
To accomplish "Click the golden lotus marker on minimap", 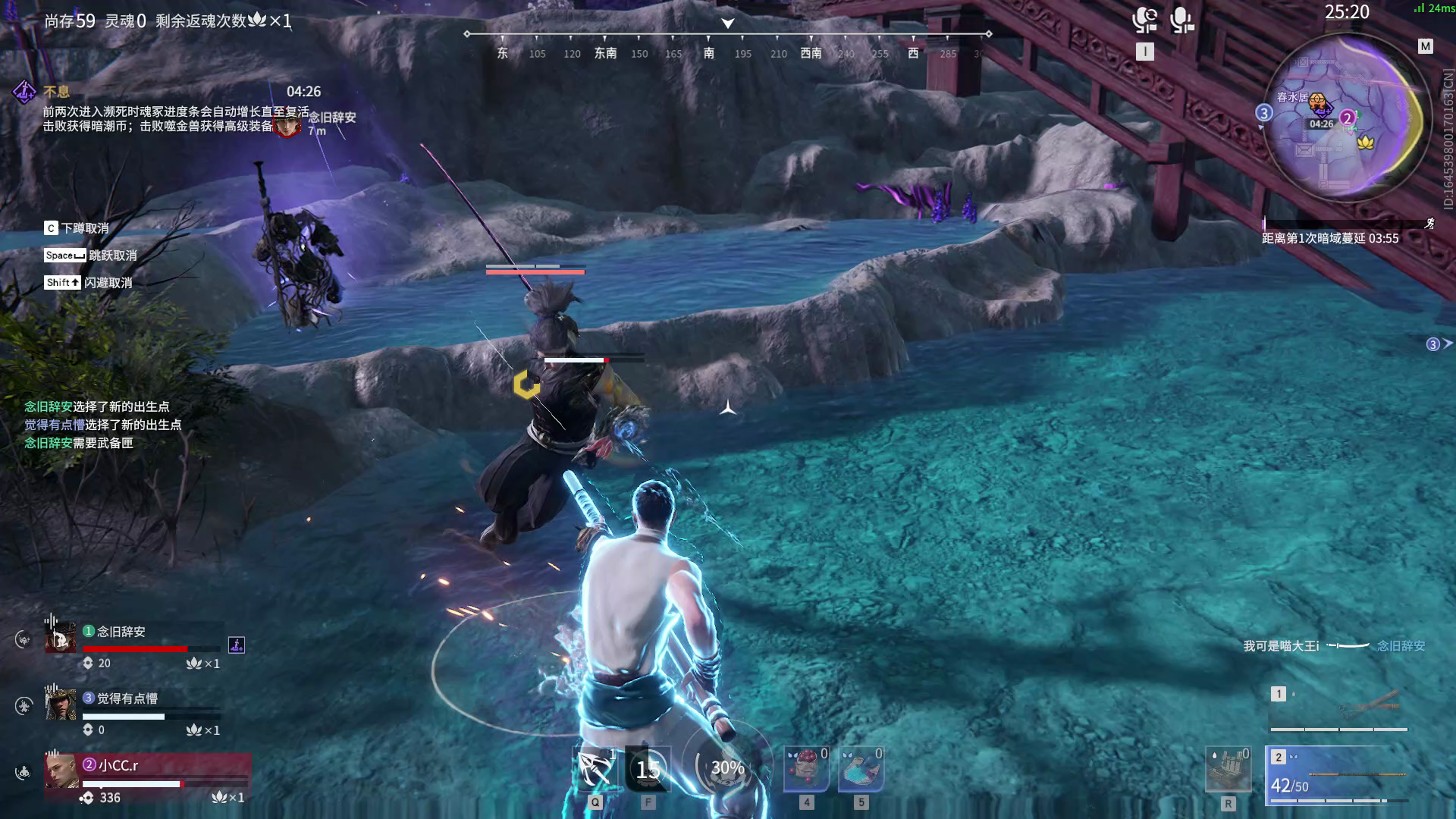I will coord(1366,142).
